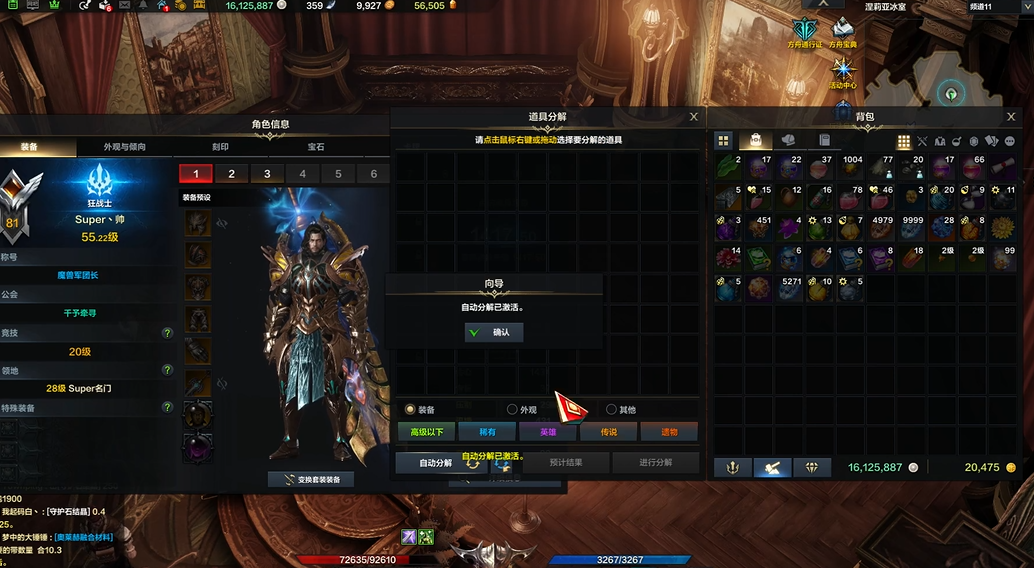1034x568 pixels.
Task: Close the item dismantle (道具分解) window
Action: [694, 117]
